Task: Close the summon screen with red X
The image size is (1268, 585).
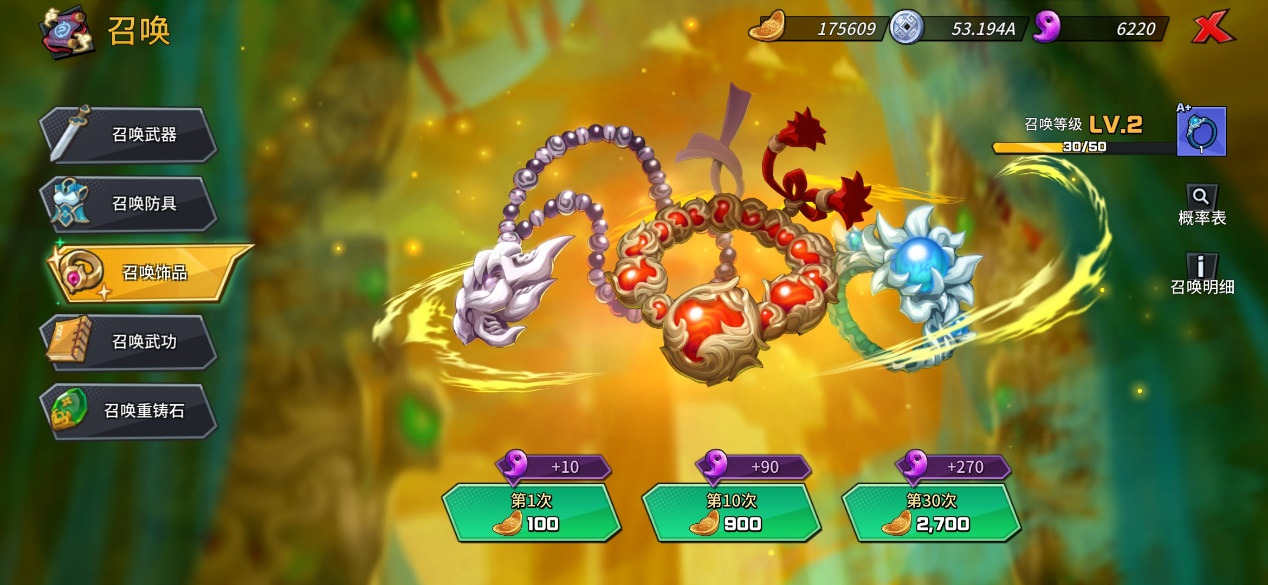Action: pos(1212,29)
